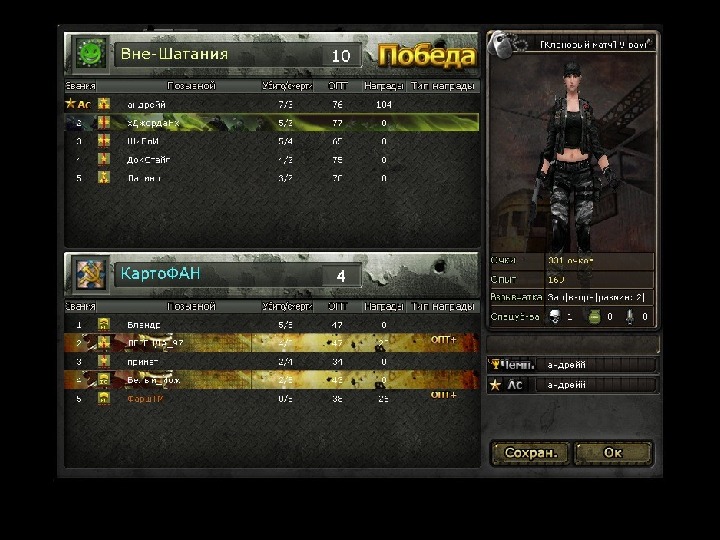Click the Позывной column header in the top table
The width and height of the screenshot is (720, 540).
(191, 87)
